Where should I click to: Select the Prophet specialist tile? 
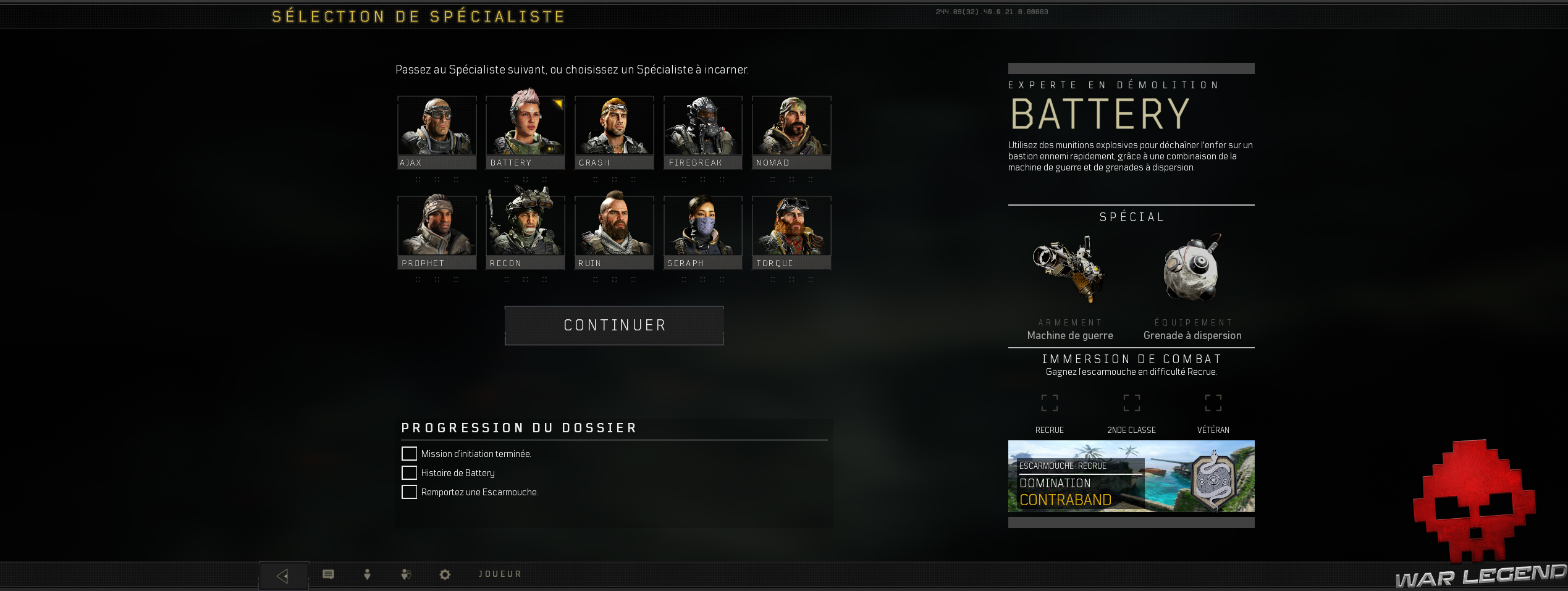click(x=437, y=232)
